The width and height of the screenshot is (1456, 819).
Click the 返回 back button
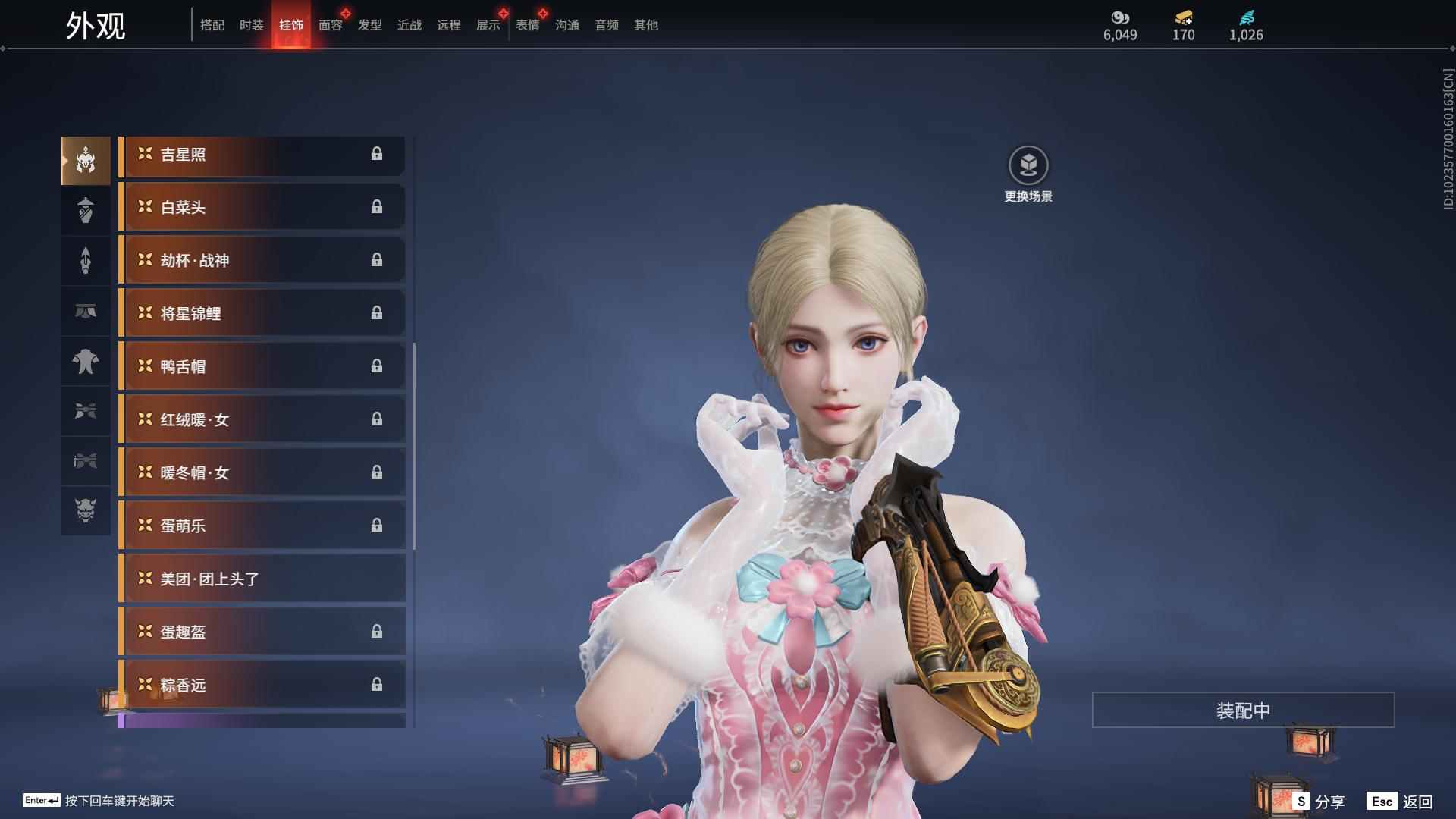[1401, 802]
